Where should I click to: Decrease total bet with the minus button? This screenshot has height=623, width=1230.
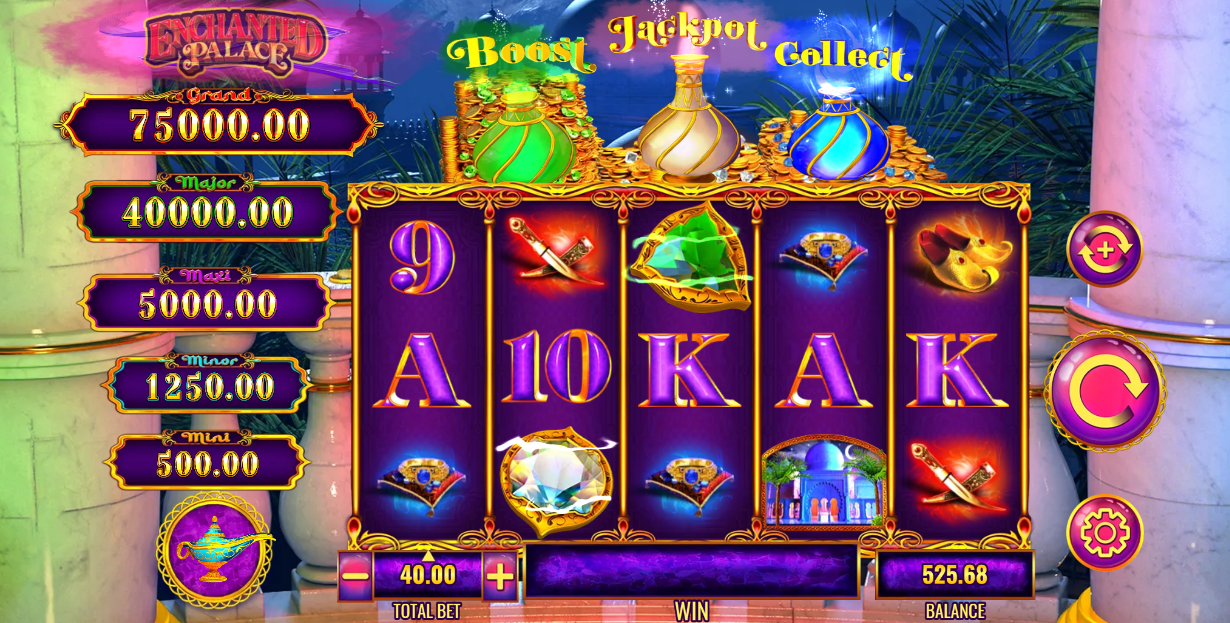point(355,576)
